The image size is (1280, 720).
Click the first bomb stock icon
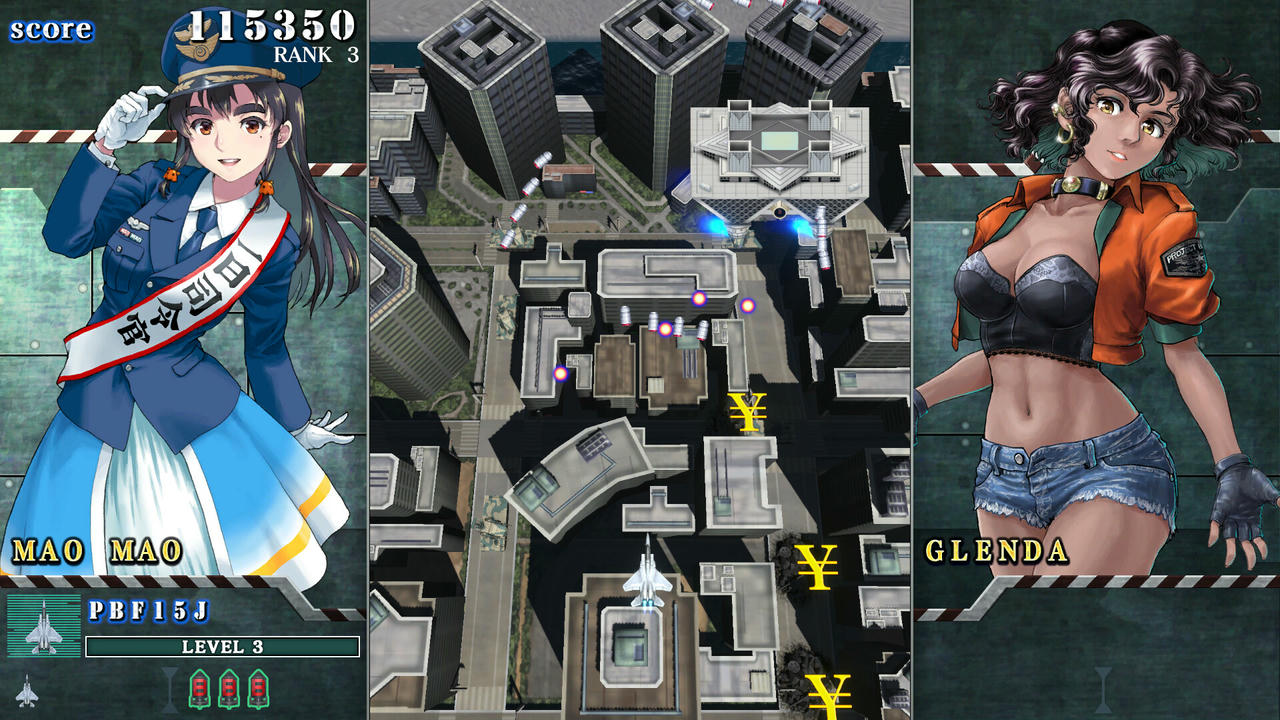coord(198,687)
